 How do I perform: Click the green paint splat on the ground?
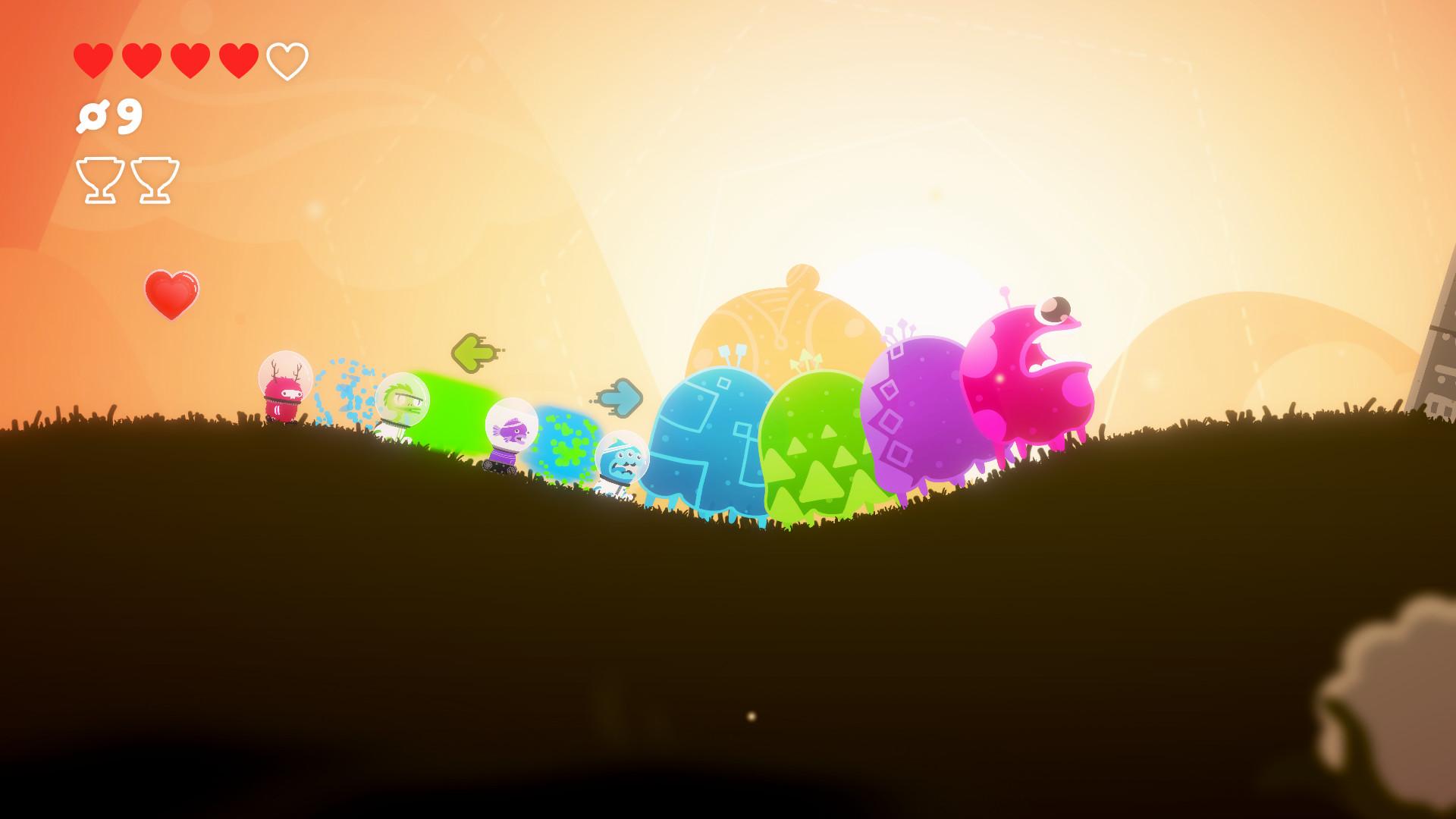click(x=565, y=447)
